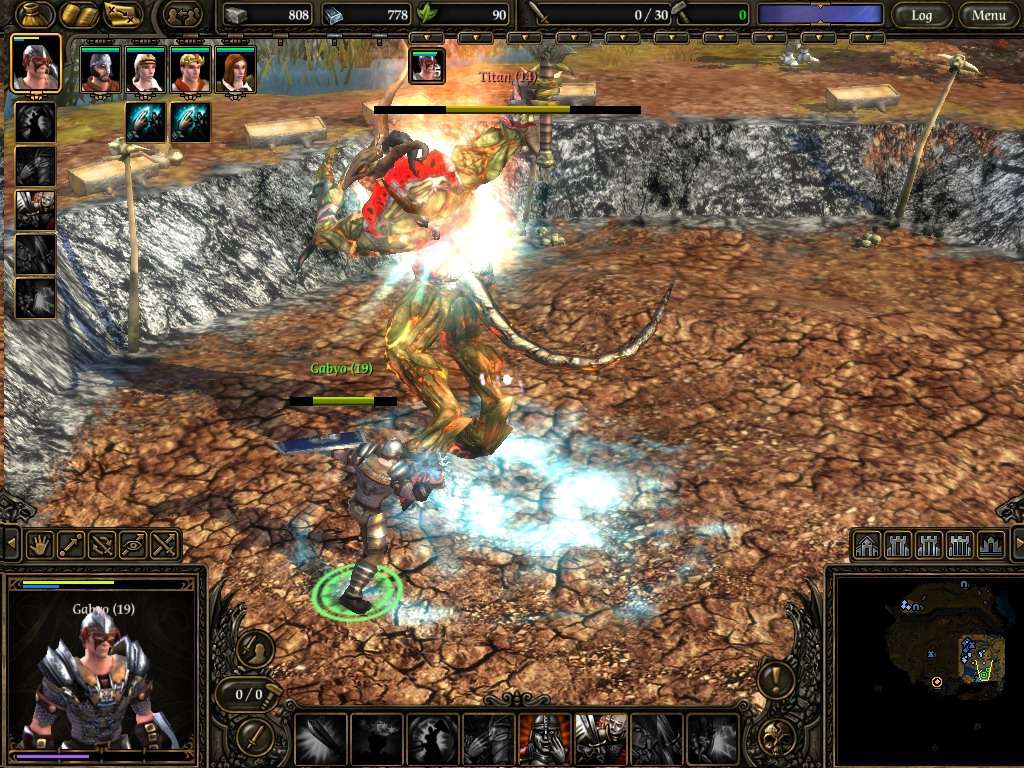Select the bearded helmeted companion portrait
This screenshot has height=768, width=1024.
[x=100, y=70]
